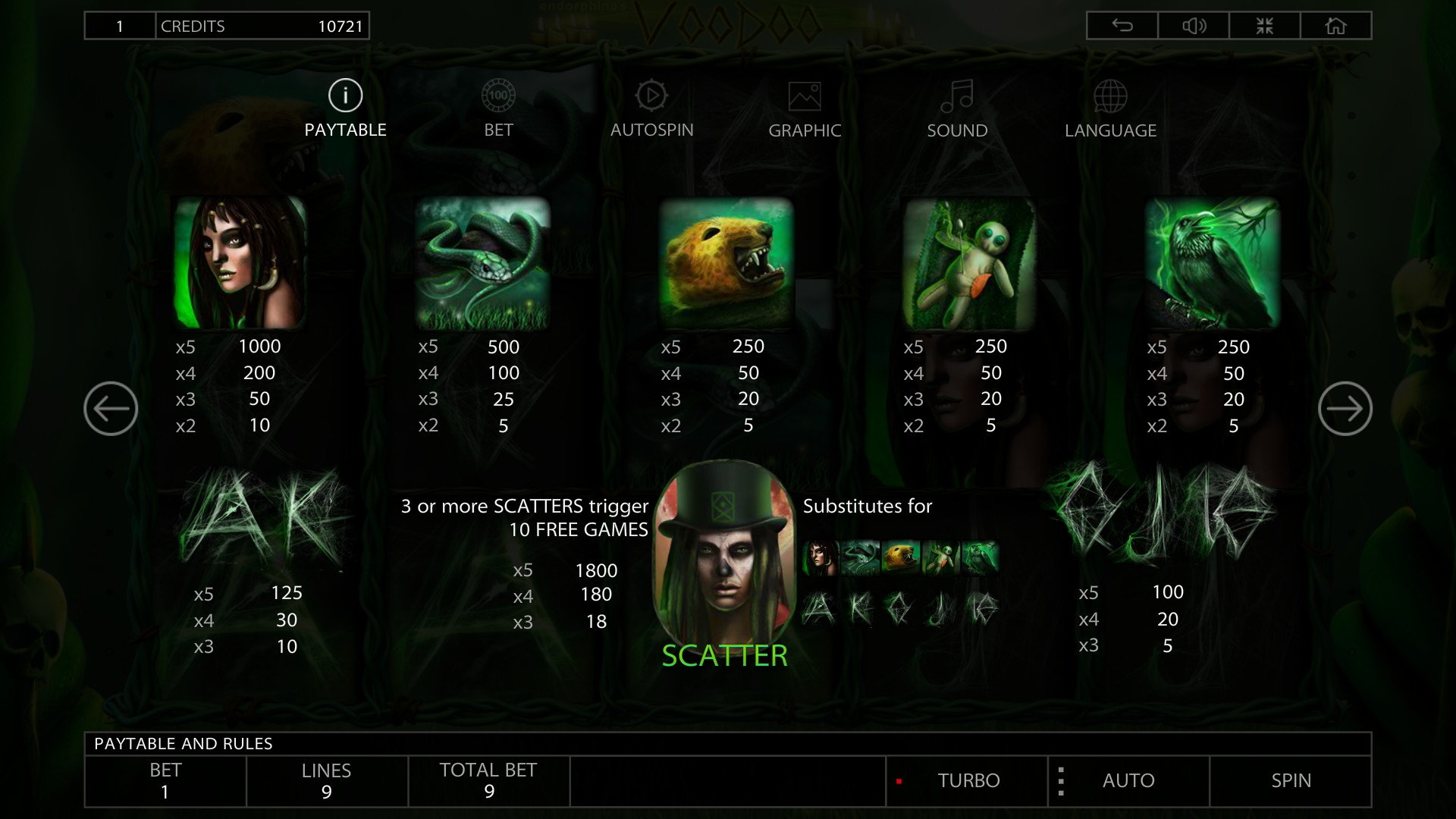
Task: Click the back arrow button
Action: pos(1122,26)
